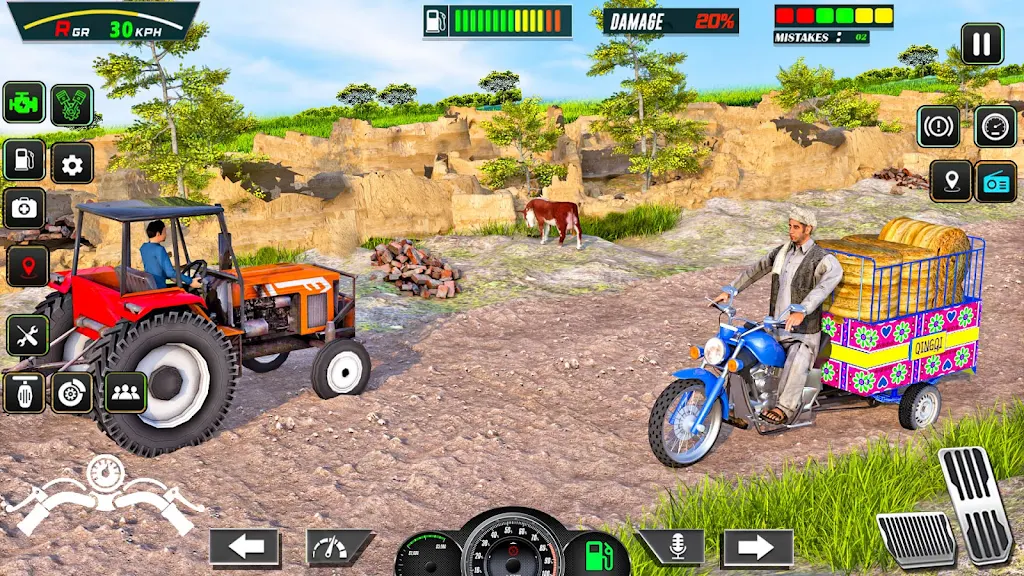Open the white map pin icon

(950, 182)
